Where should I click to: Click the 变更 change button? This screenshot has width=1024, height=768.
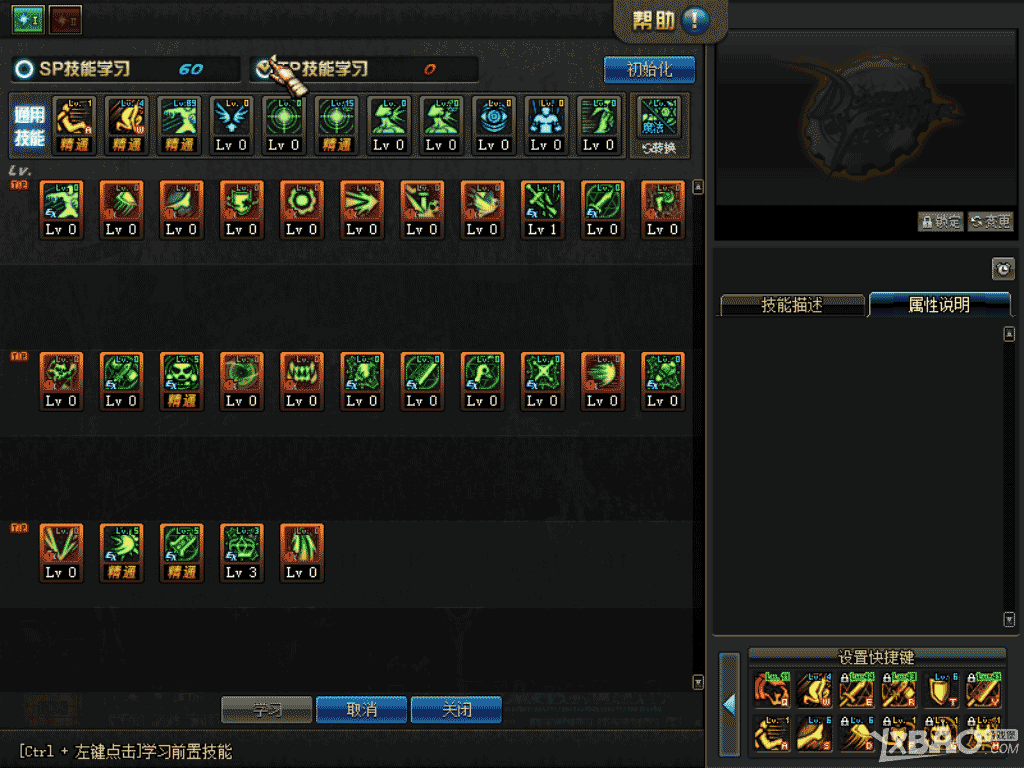[990, 222]
